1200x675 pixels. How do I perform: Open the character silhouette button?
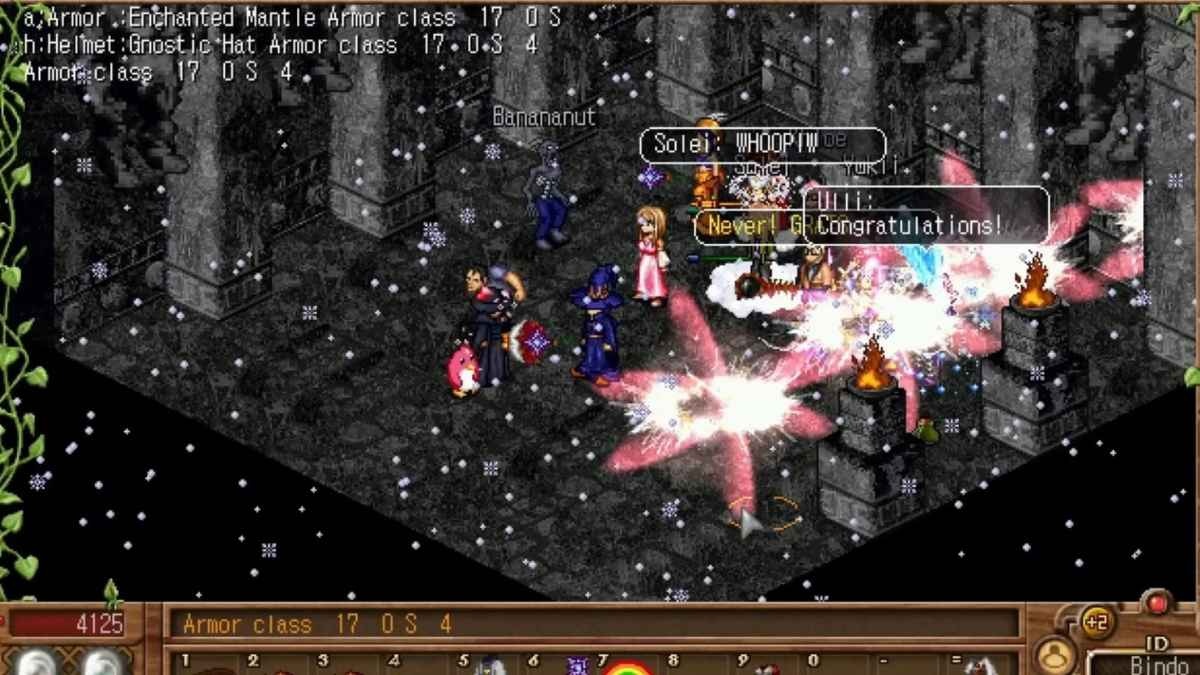click(1054, 657)
